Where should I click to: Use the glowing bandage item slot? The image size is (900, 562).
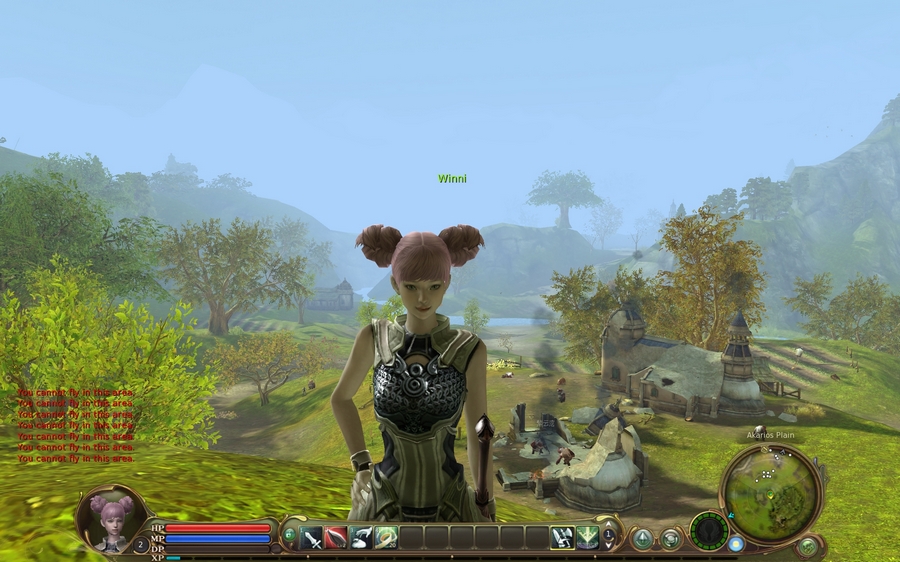pos(386,538)
